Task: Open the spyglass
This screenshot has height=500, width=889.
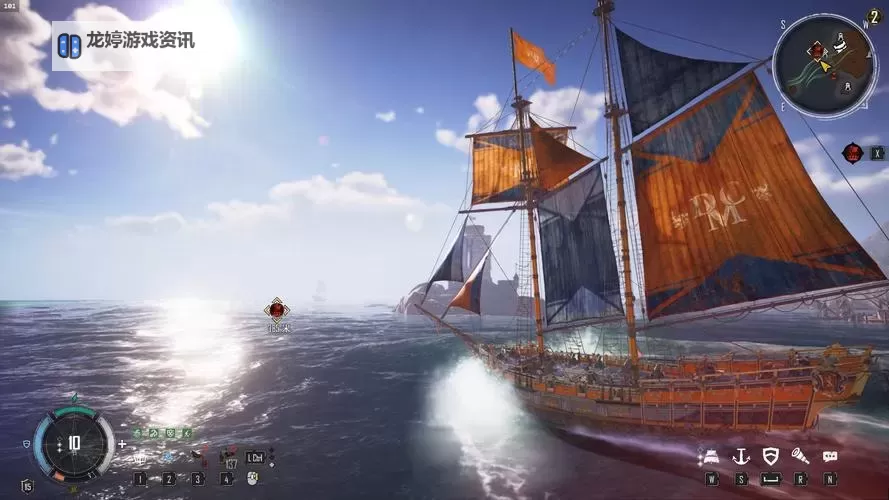Action: [x=800, y=456]
